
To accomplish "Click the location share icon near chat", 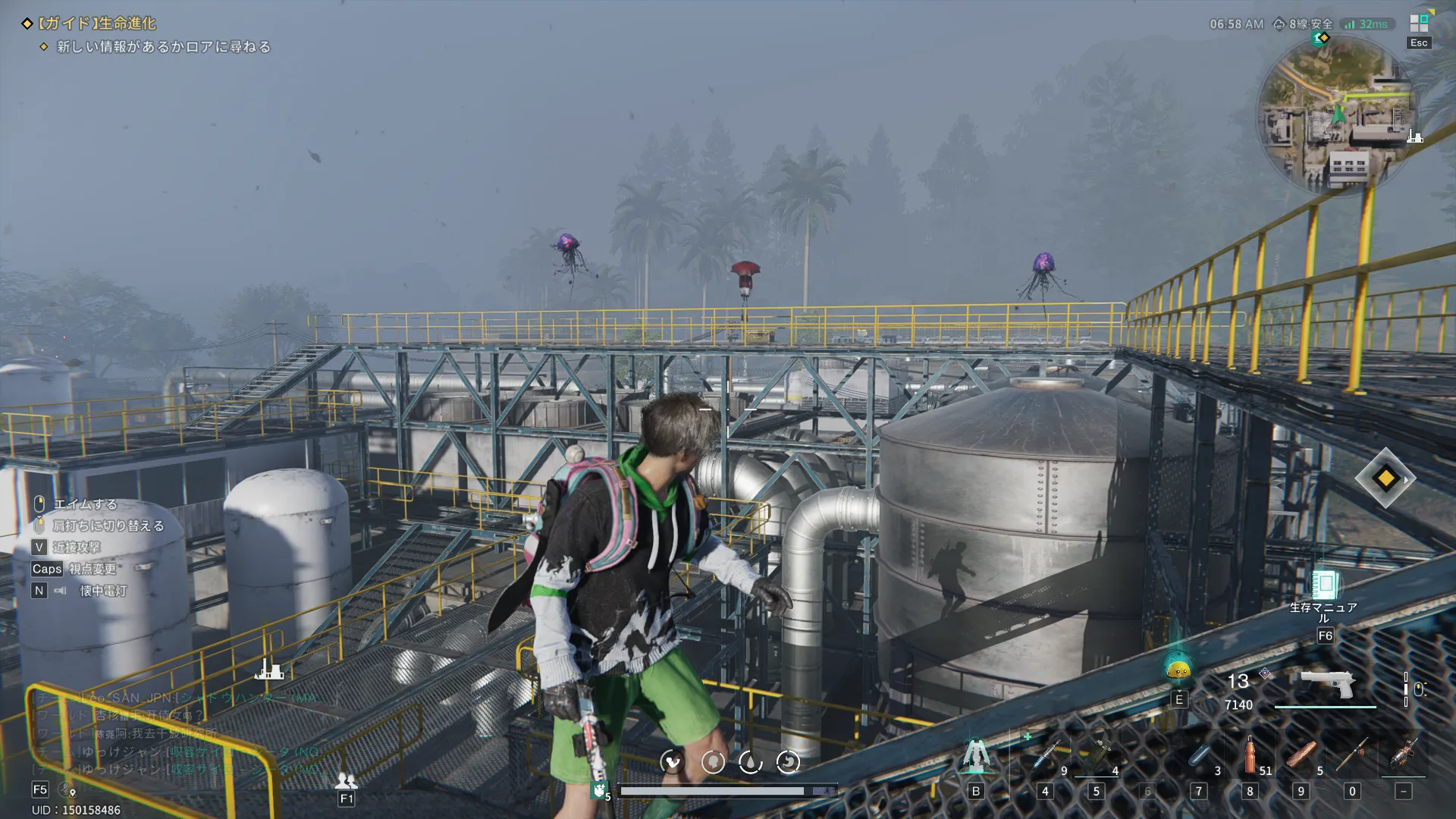I will tap(67, 790).
